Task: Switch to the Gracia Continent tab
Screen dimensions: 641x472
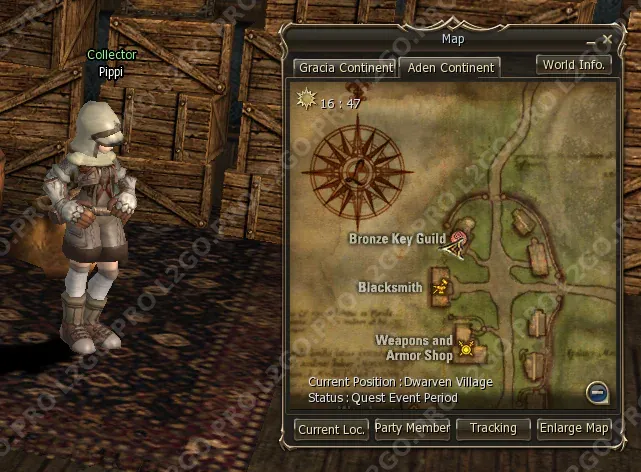Action: [345, 68]
